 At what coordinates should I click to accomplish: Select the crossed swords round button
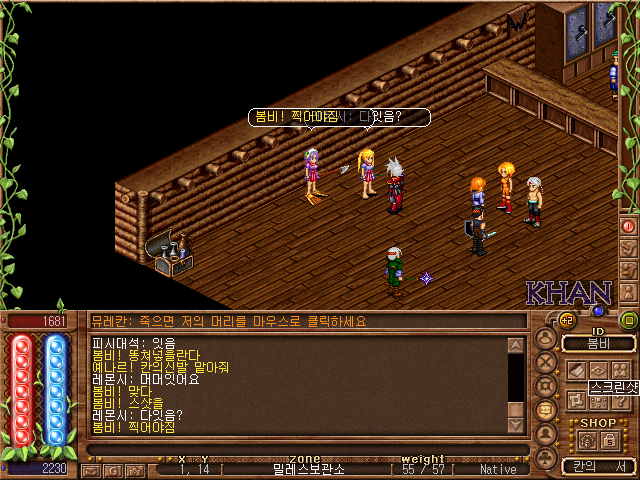(547, 362)
